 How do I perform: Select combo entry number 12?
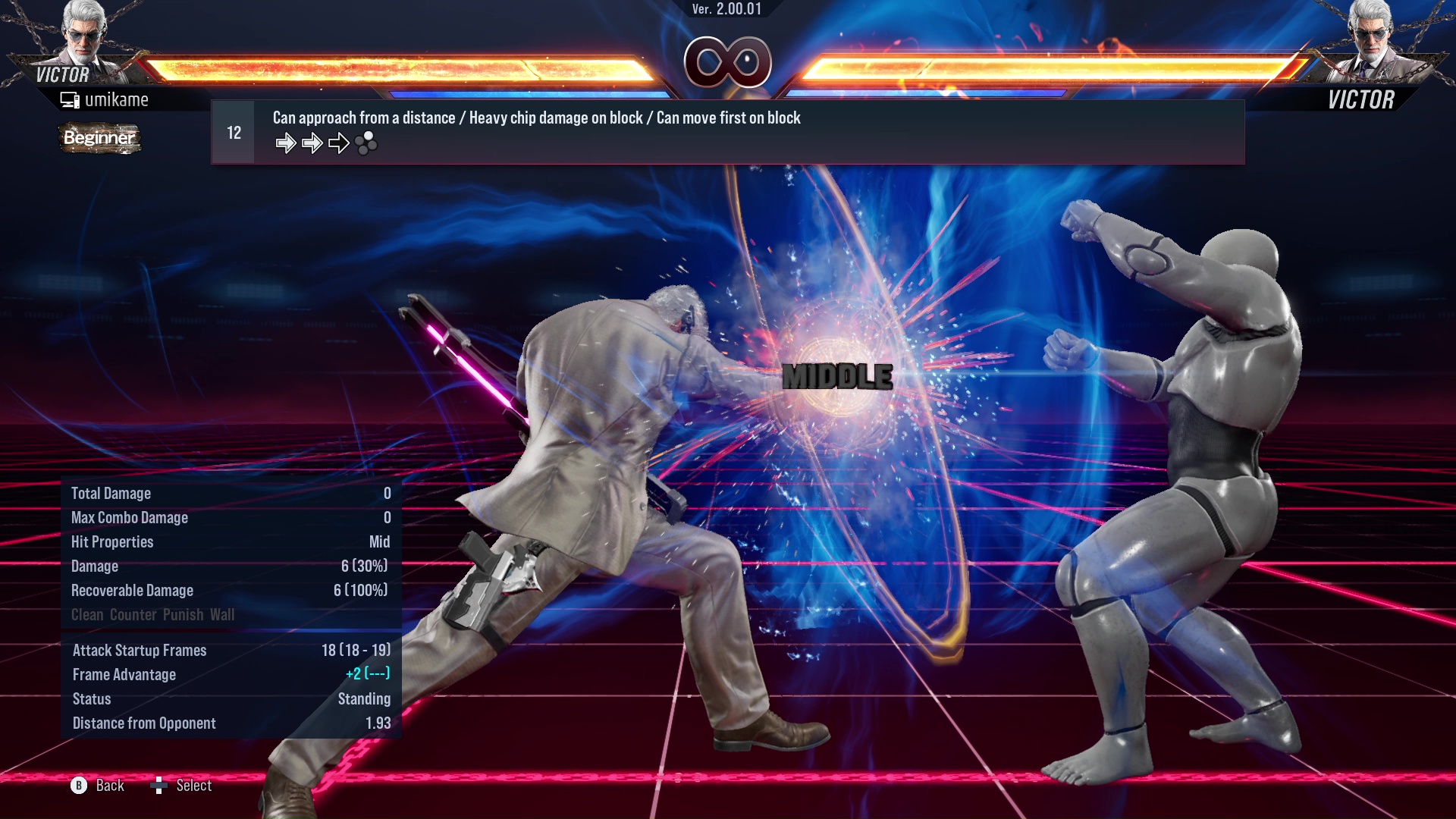click(x=232, y=131)
